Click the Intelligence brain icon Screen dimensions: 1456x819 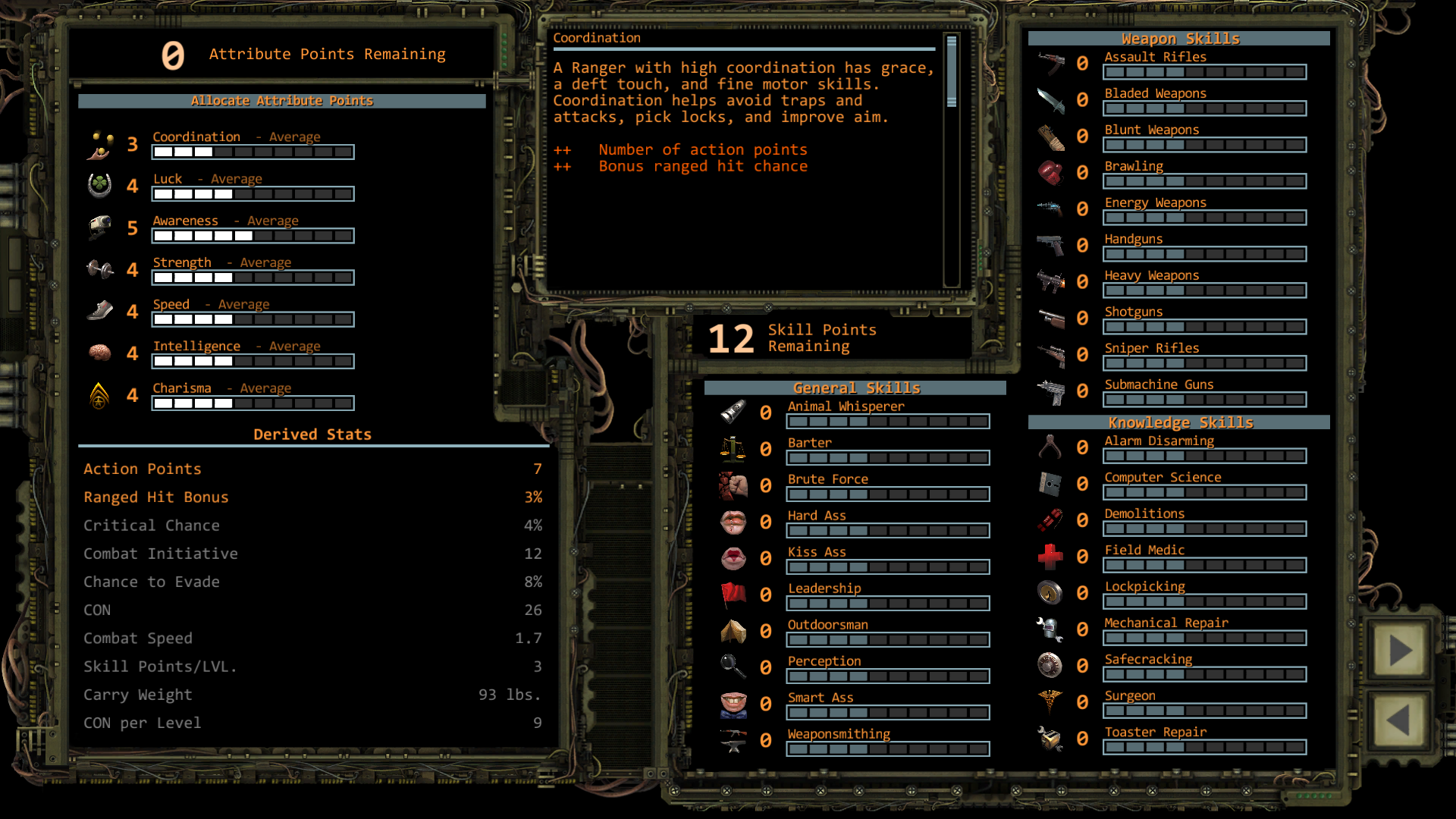[x=99, y=353]
